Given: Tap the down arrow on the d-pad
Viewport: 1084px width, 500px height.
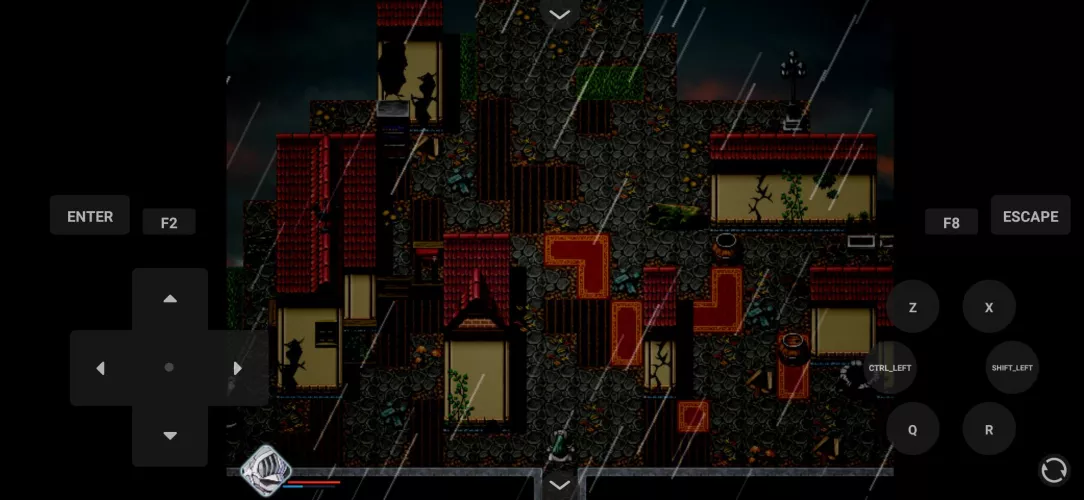Looking at the screenshot, I should tap(170, 436).
